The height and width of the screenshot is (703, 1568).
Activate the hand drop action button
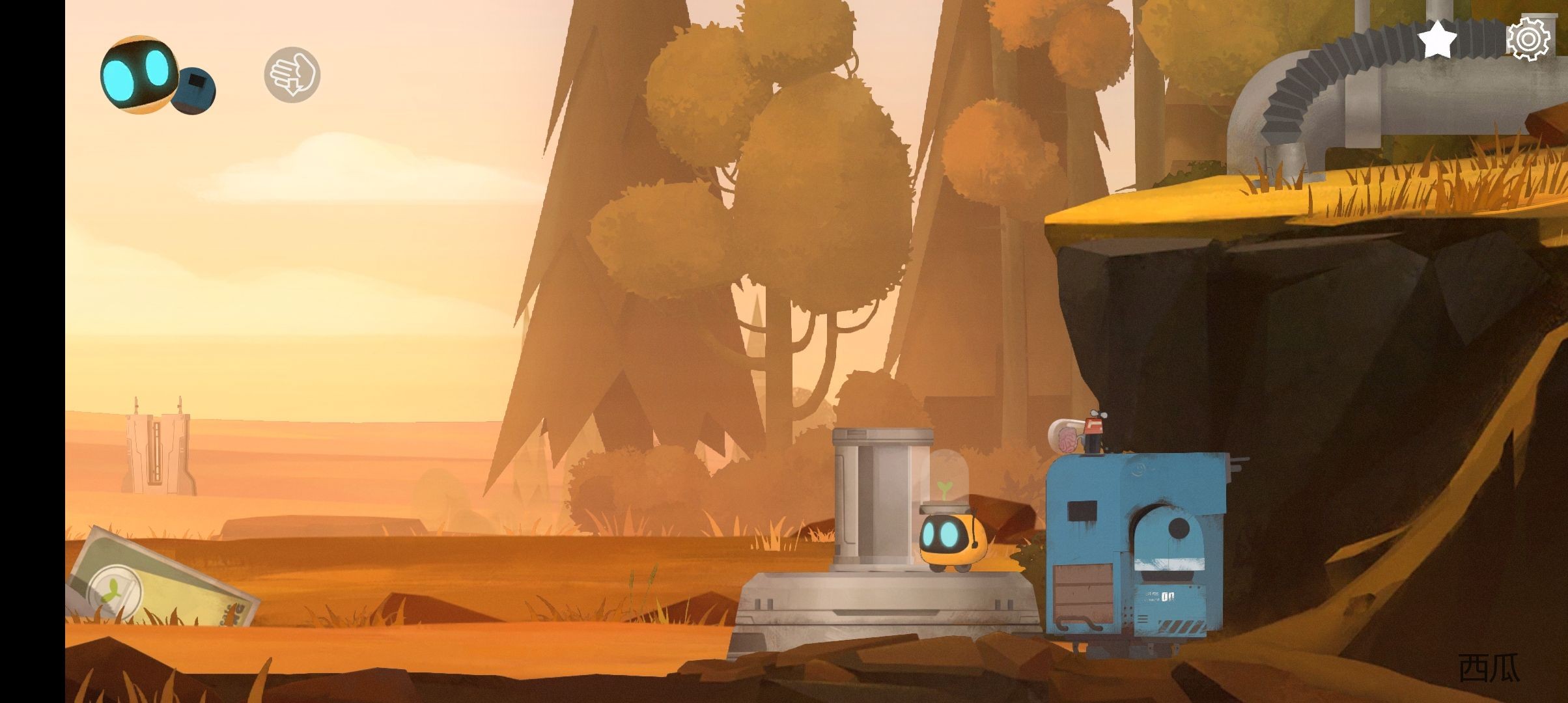point(292,74)
